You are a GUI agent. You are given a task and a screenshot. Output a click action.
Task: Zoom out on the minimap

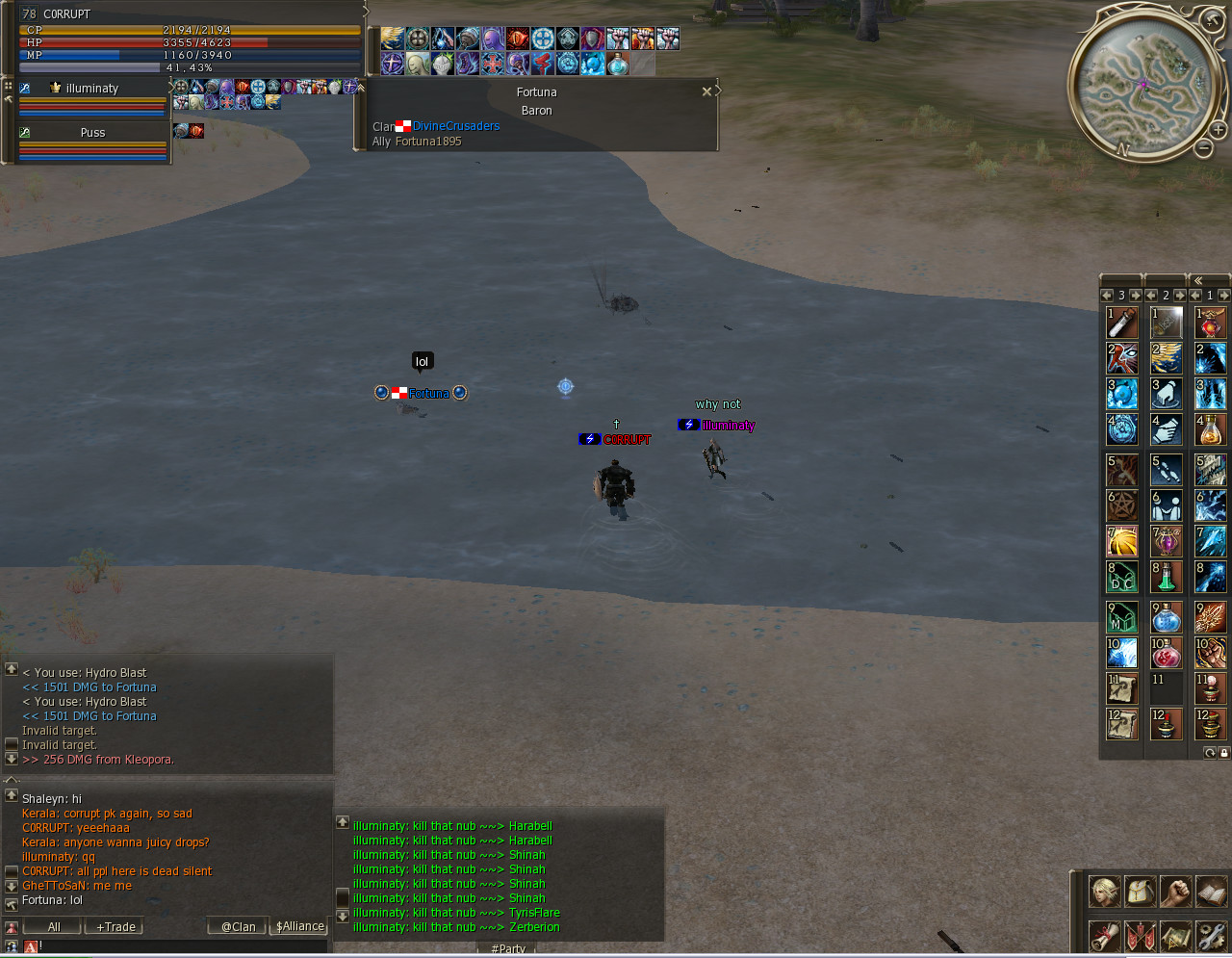point(1203,148)
